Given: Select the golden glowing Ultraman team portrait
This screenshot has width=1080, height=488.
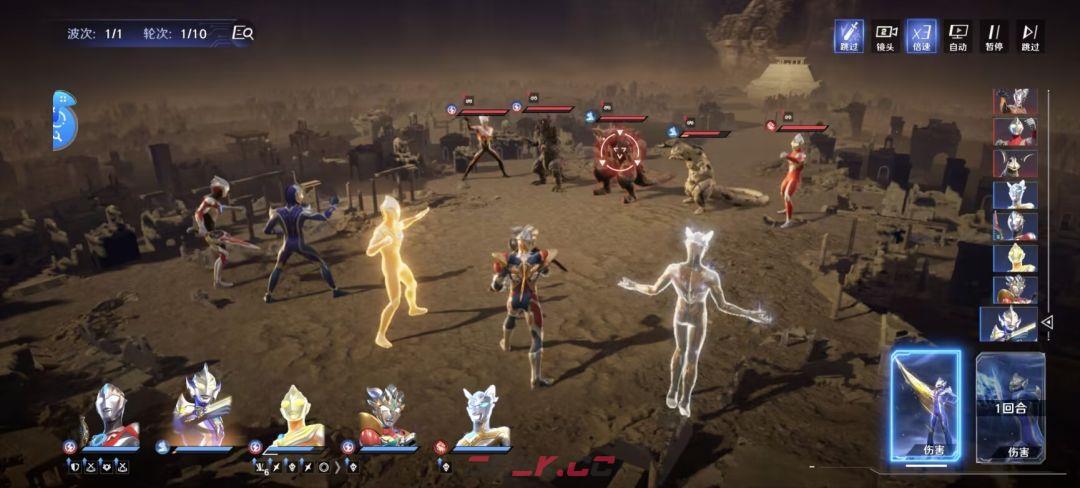Looking at the screenshot, I should [x=294, y=416].
